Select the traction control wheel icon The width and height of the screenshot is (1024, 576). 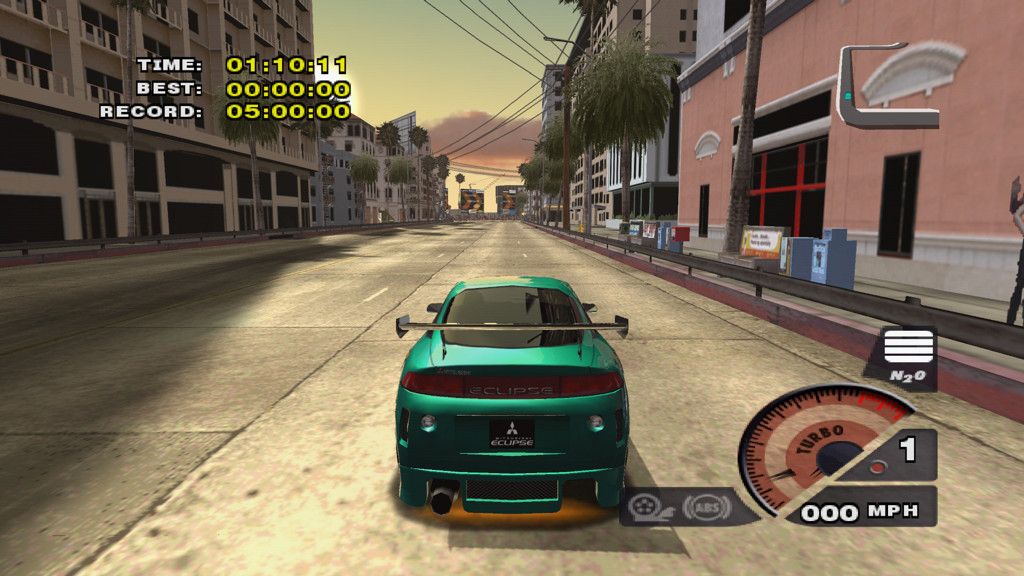pyautogui.click(x=650, y=508)
